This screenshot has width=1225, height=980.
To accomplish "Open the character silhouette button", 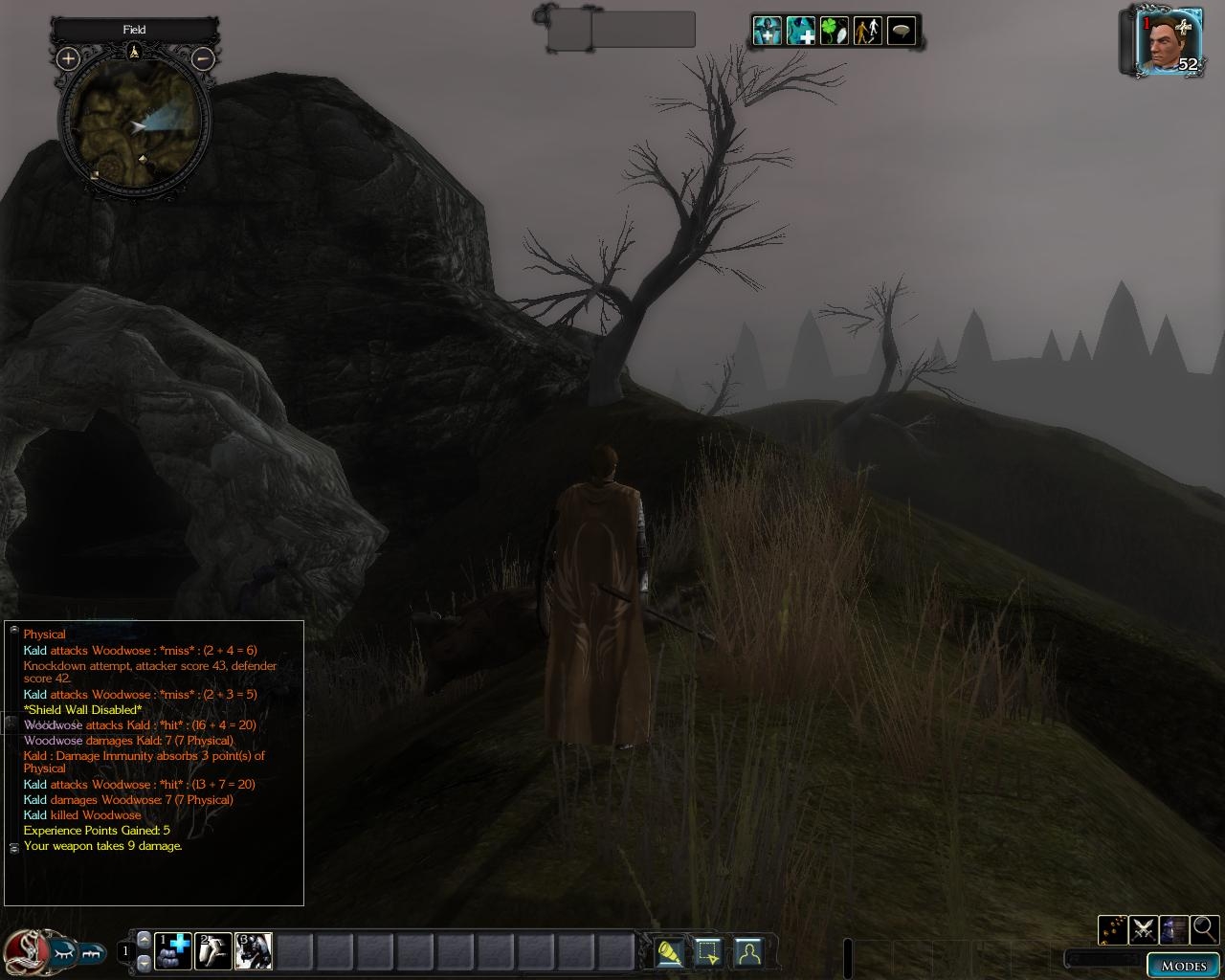I will tap(747, 953).
